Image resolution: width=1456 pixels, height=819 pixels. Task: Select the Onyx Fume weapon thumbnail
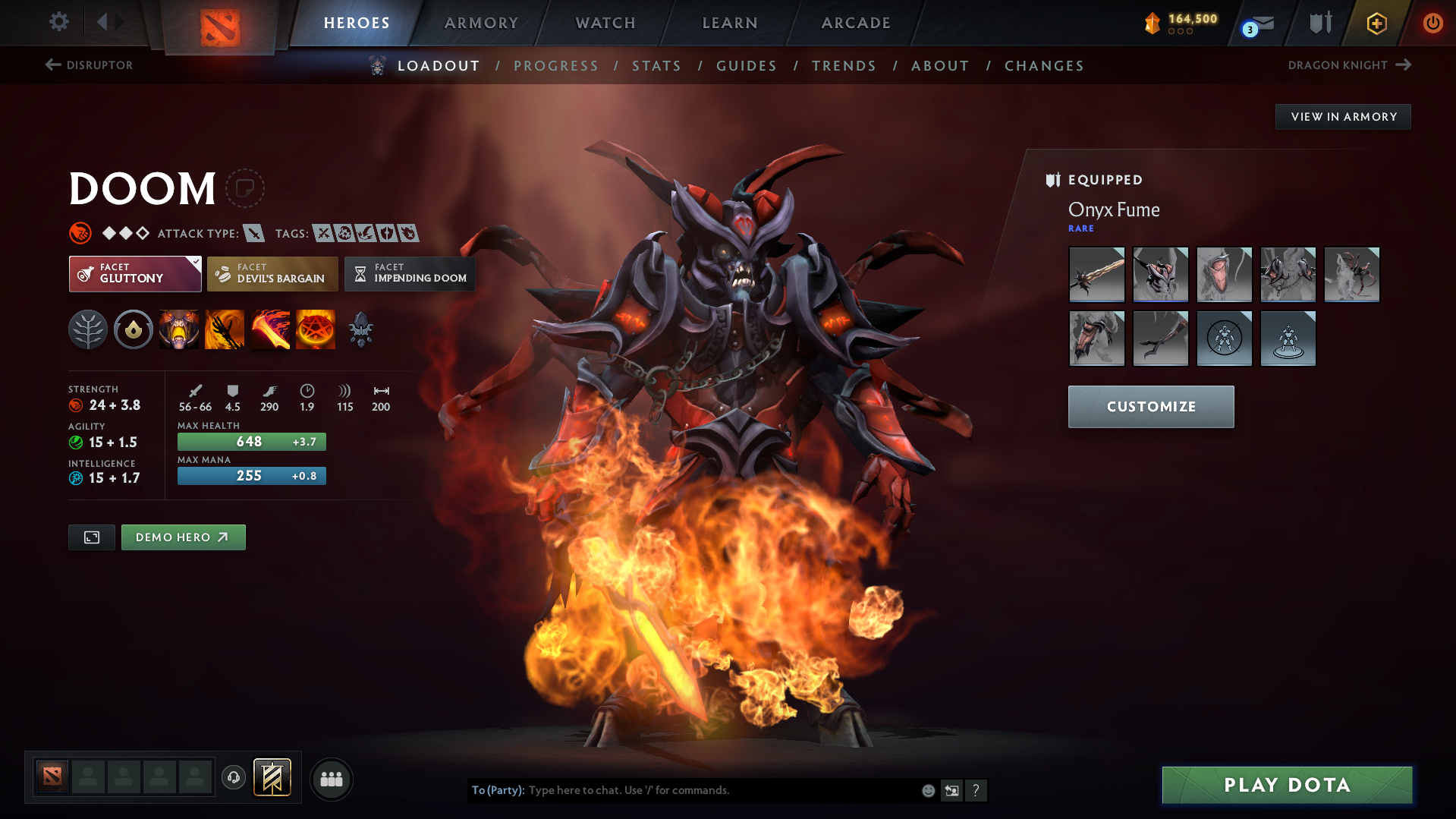tap(1096, 274)
